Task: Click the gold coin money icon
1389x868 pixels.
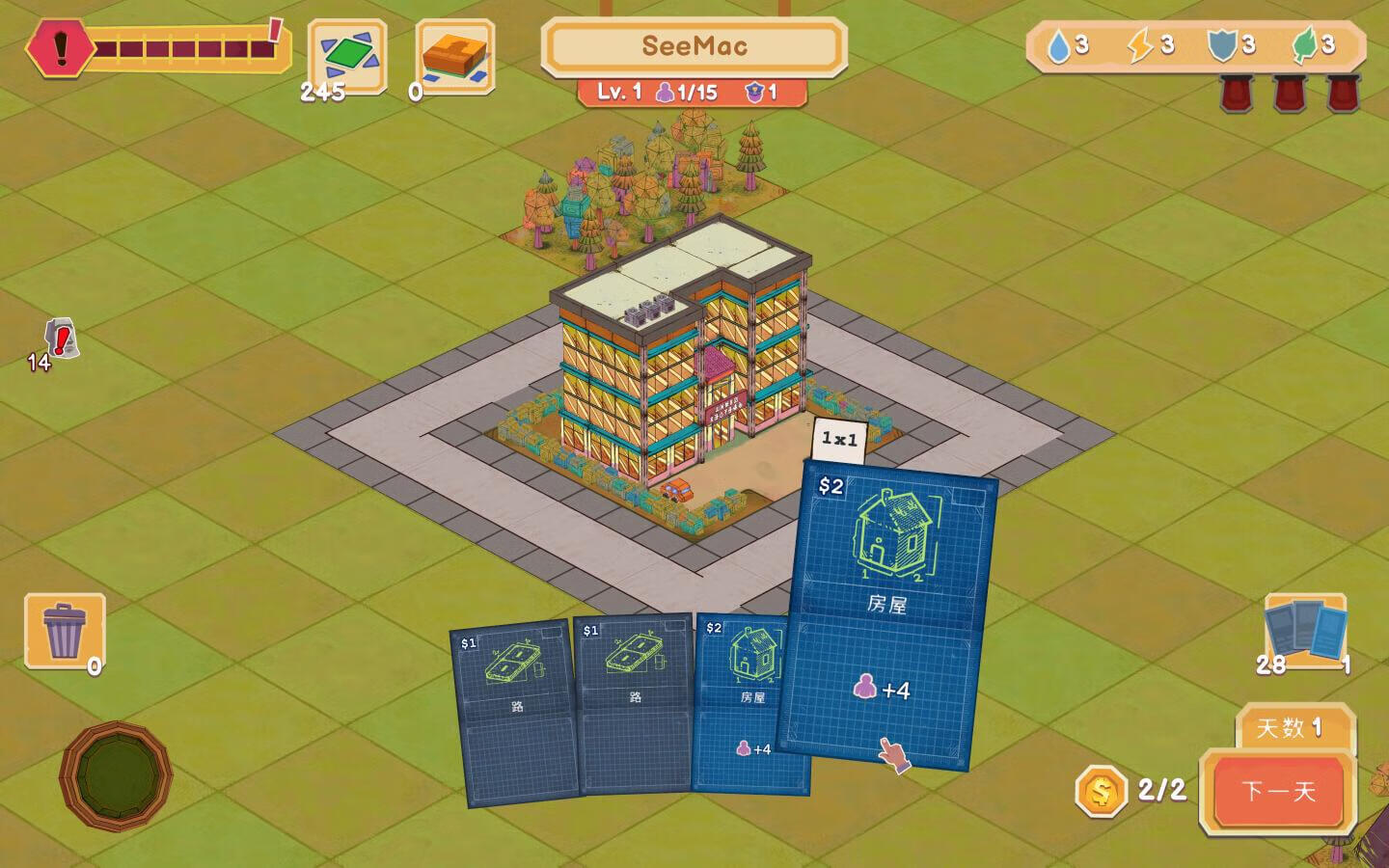Action: [x=1101, y=792]
